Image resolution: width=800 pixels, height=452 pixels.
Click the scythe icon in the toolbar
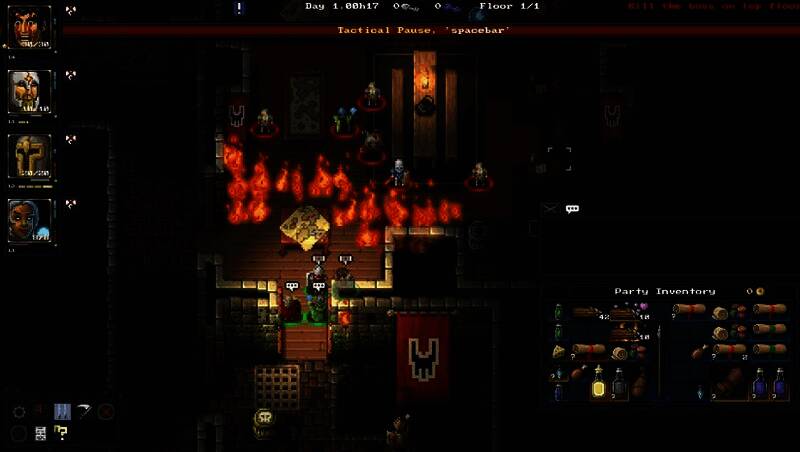[x=83, y=411]
